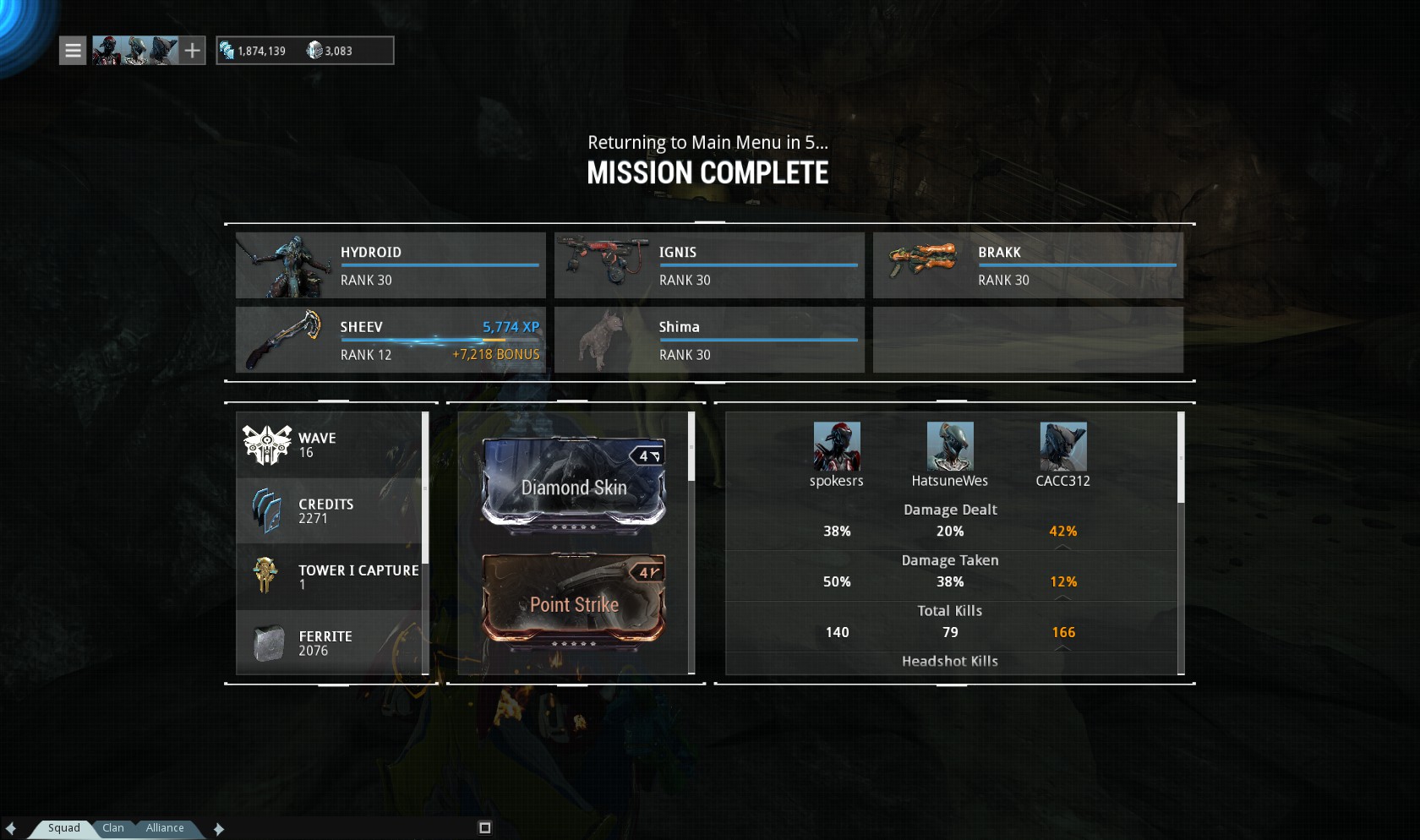Click the squad member portraits in top bar
The height and width of the screenshot is (840, 1420).
point(135,51)
